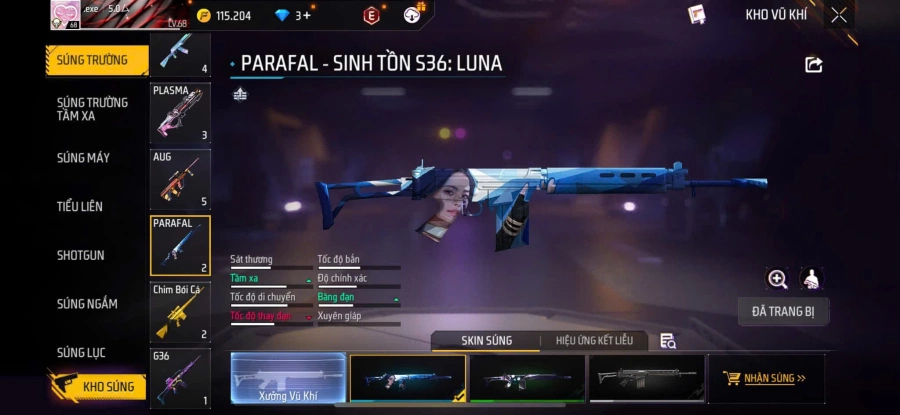Image resolution: width=900 pixels, height=415 pixels.
Task: Open the Súng Trường Tầm Xa category
Action: pos(93,109)
